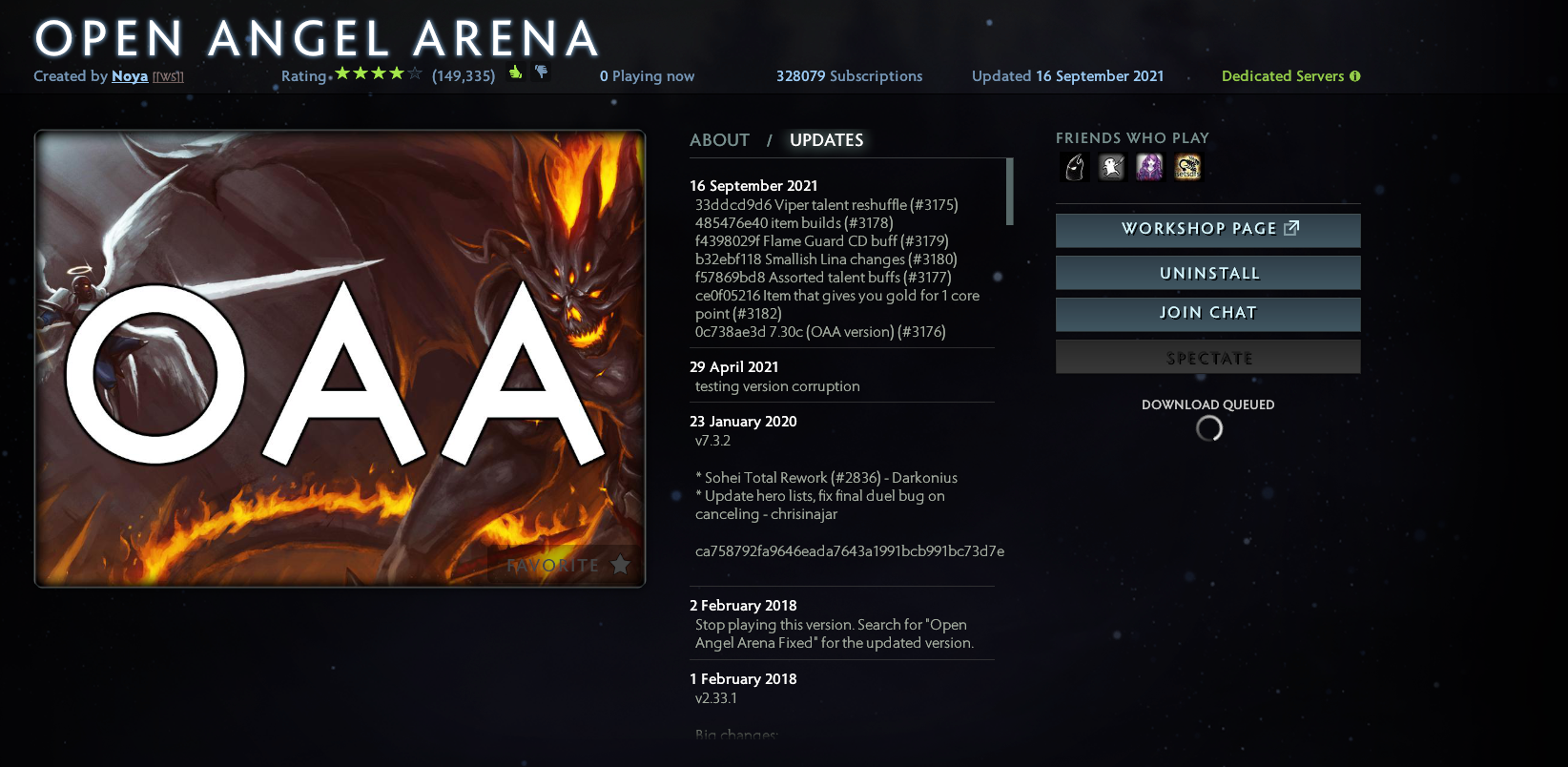Switch to the ABOUT tab
1568x767 pixels.
pyautogui.click(x=719, y=139)
